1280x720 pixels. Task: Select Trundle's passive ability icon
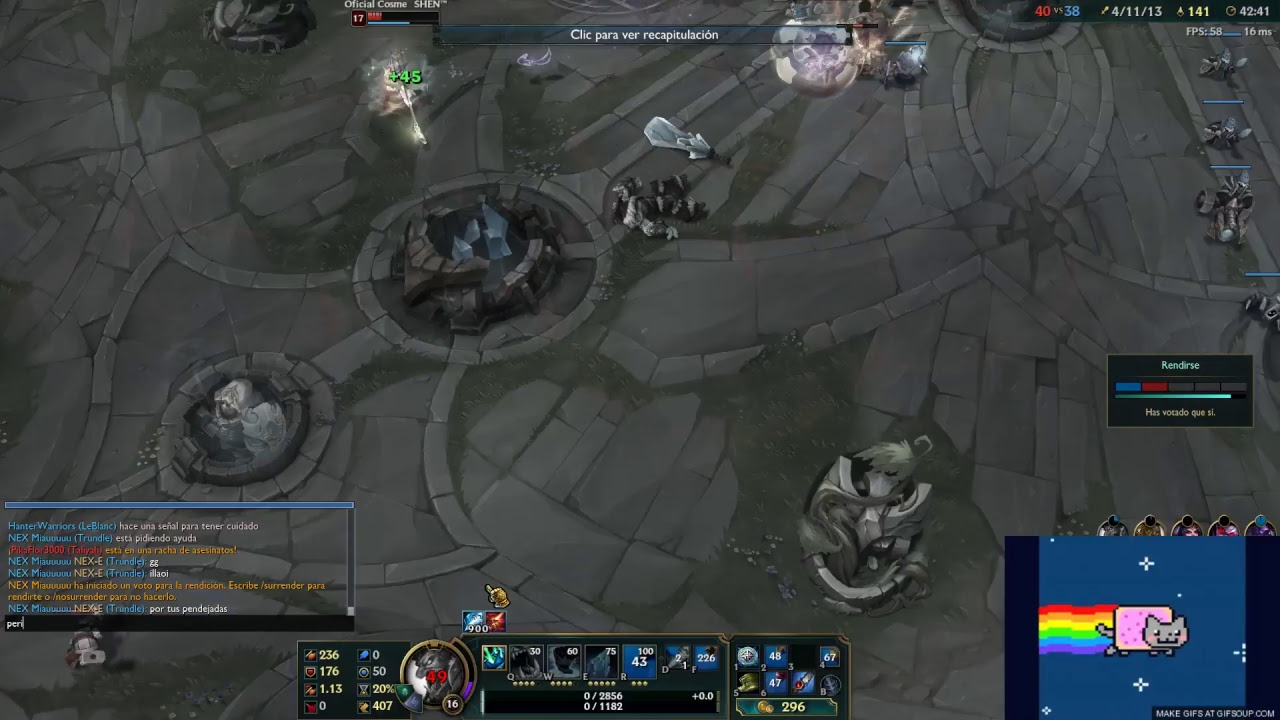[x=493, y=657]
